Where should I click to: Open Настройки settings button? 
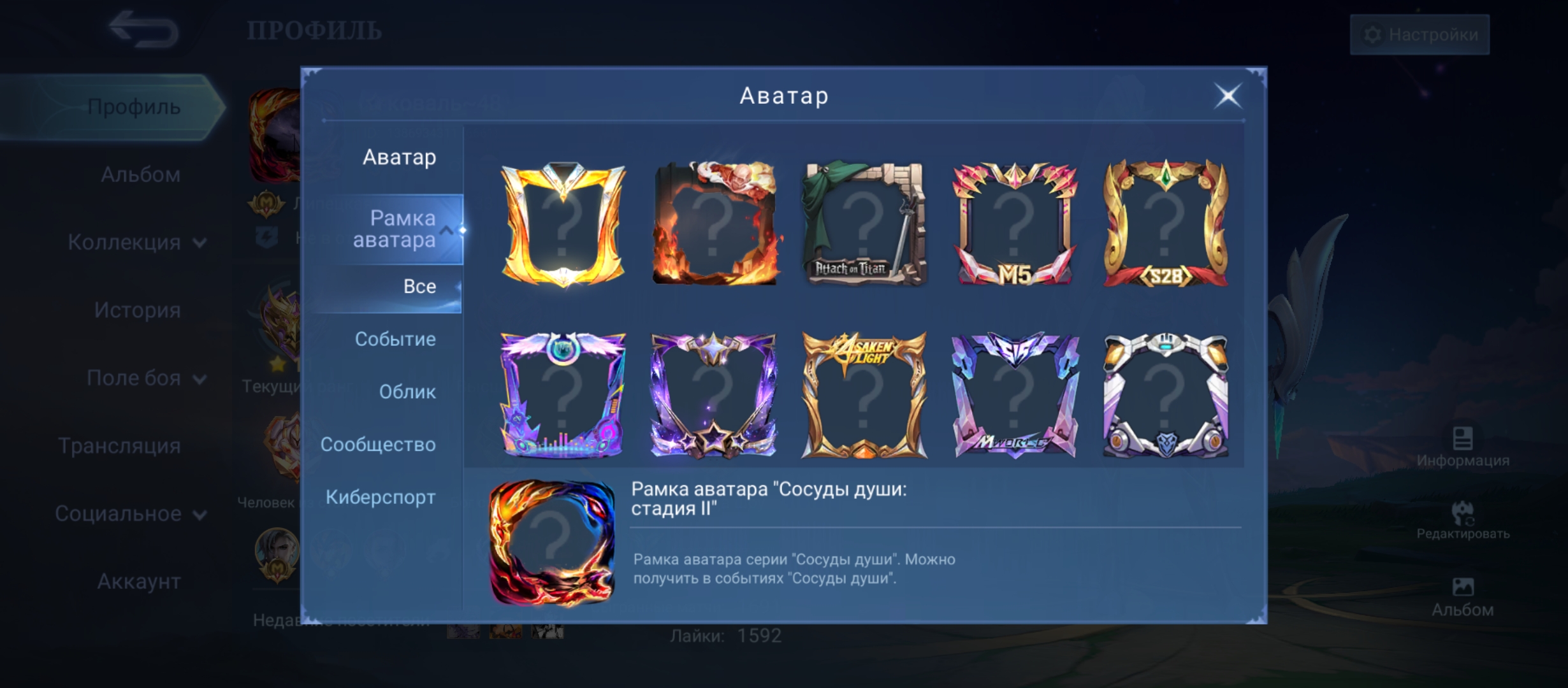(1419, 34)
